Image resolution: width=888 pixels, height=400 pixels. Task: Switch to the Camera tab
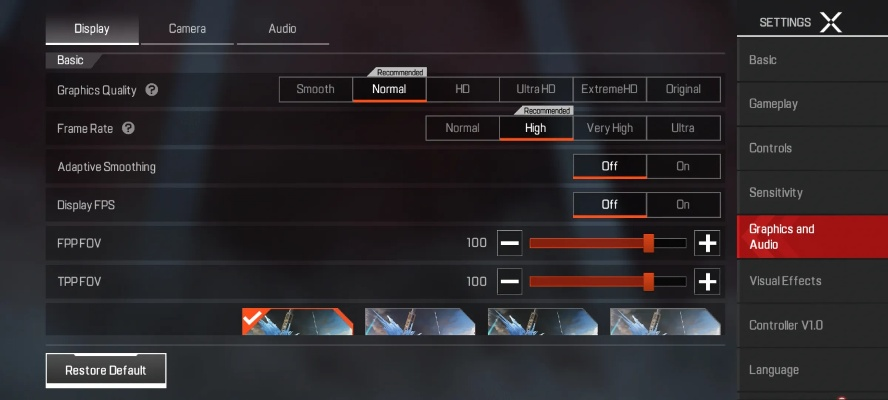(187, 29)
